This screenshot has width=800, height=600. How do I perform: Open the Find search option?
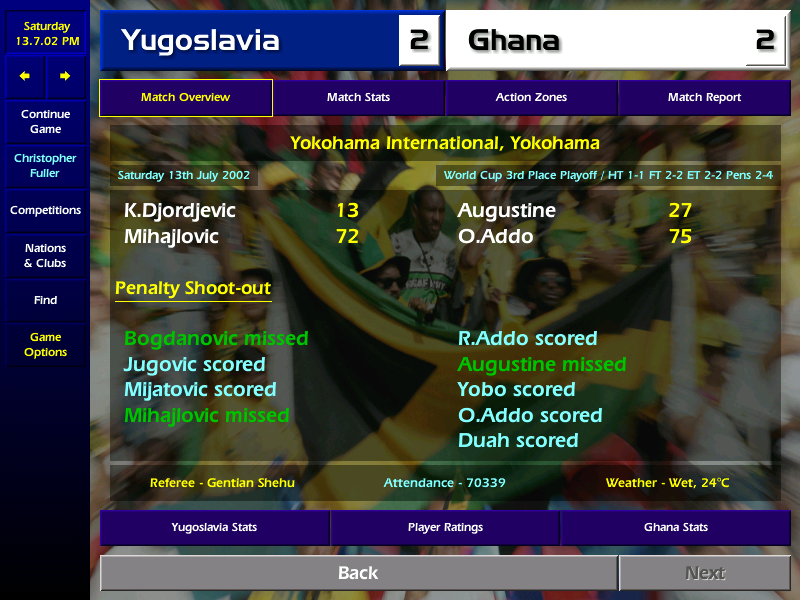pos(45,300)
